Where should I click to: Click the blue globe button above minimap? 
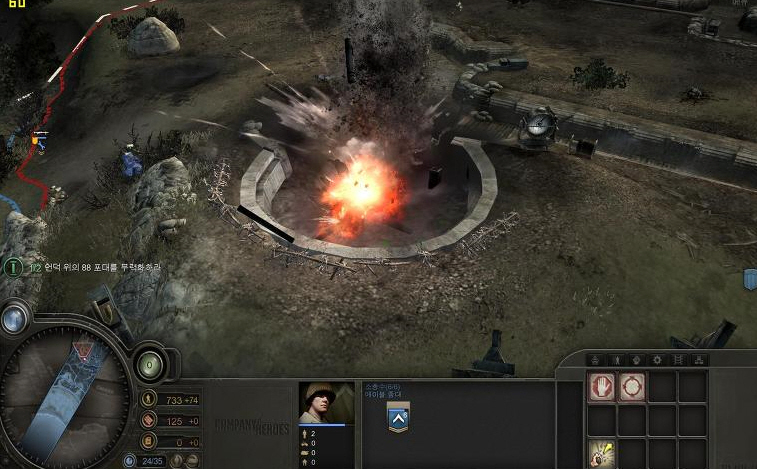(14, 319)
